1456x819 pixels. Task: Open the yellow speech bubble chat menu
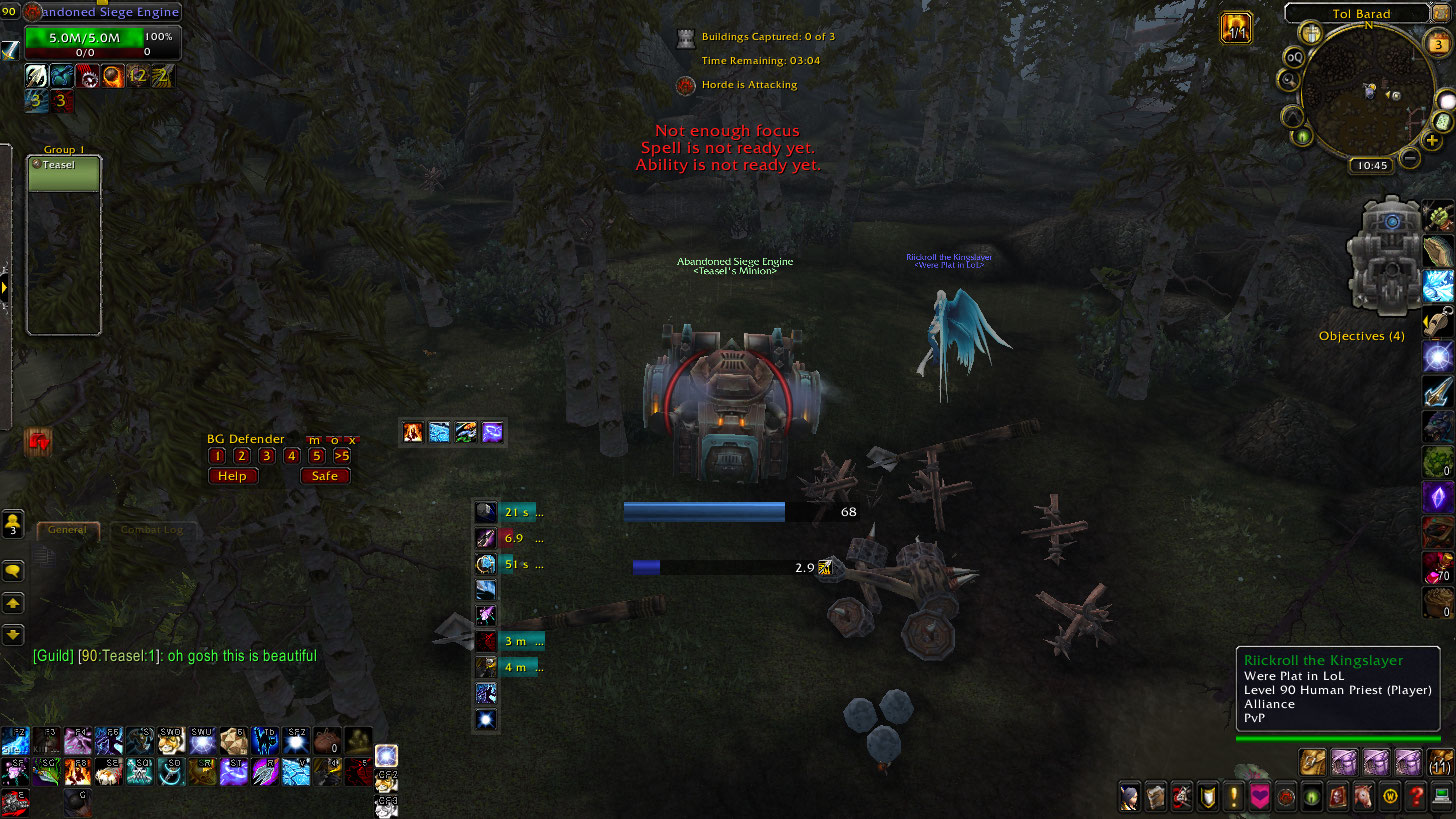pyautogui.click(x=13, y=571)
